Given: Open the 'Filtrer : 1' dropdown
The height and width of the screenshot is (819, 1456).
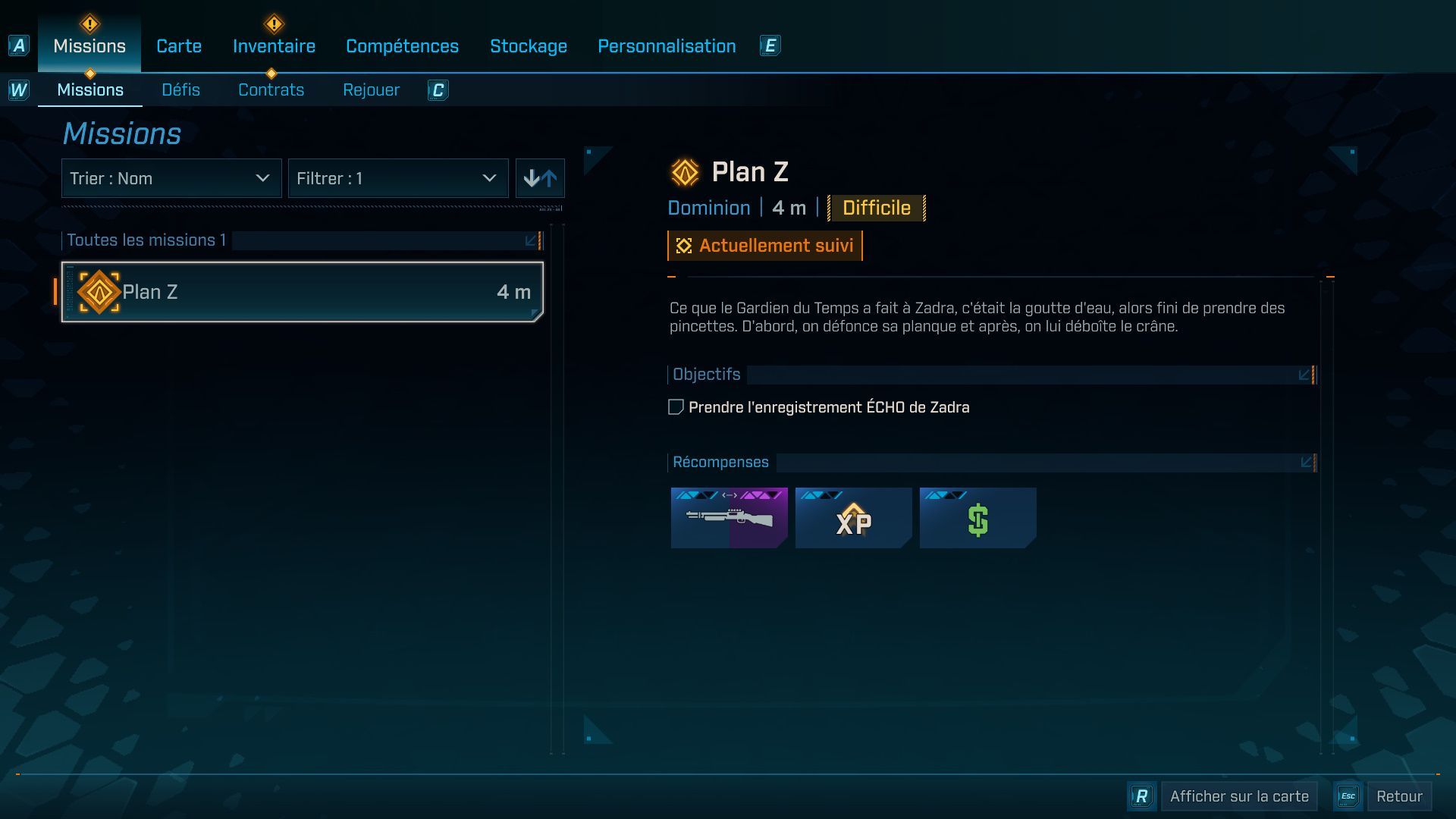Looking at the screenshot, I should tap(397, 178).
